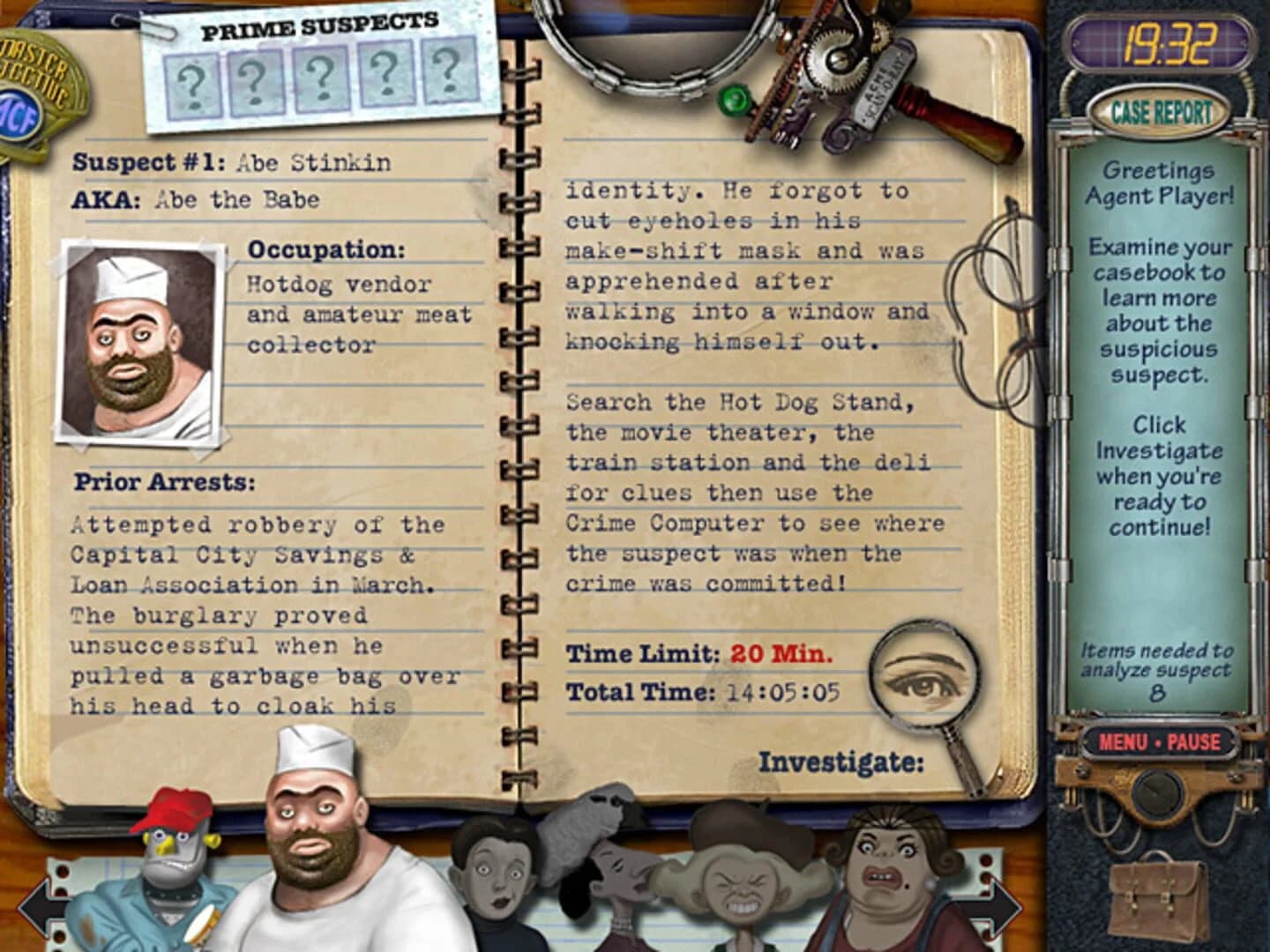1270x952 pixels.
Task: Click the Investigate label on the page
Action: click(x=838, y=760)
